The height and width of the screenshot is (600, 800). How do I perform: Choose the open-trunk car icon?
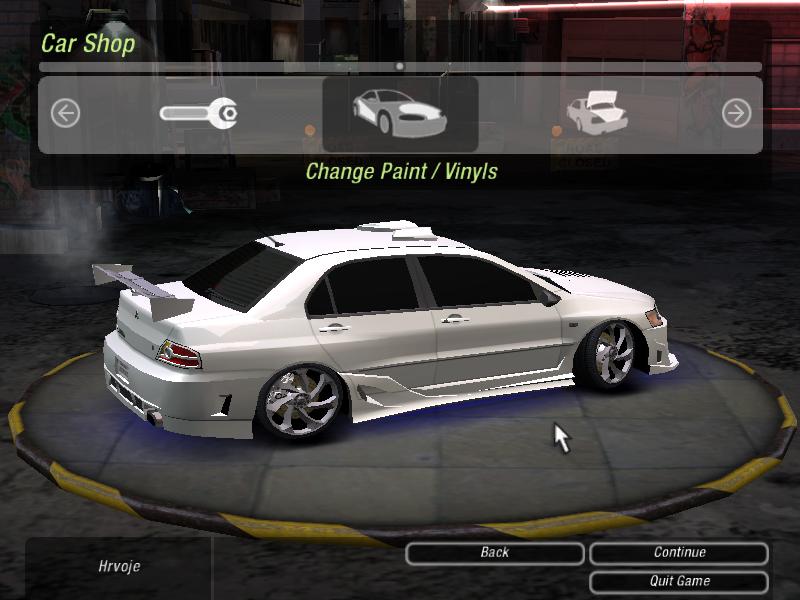[x=596, y=113]
